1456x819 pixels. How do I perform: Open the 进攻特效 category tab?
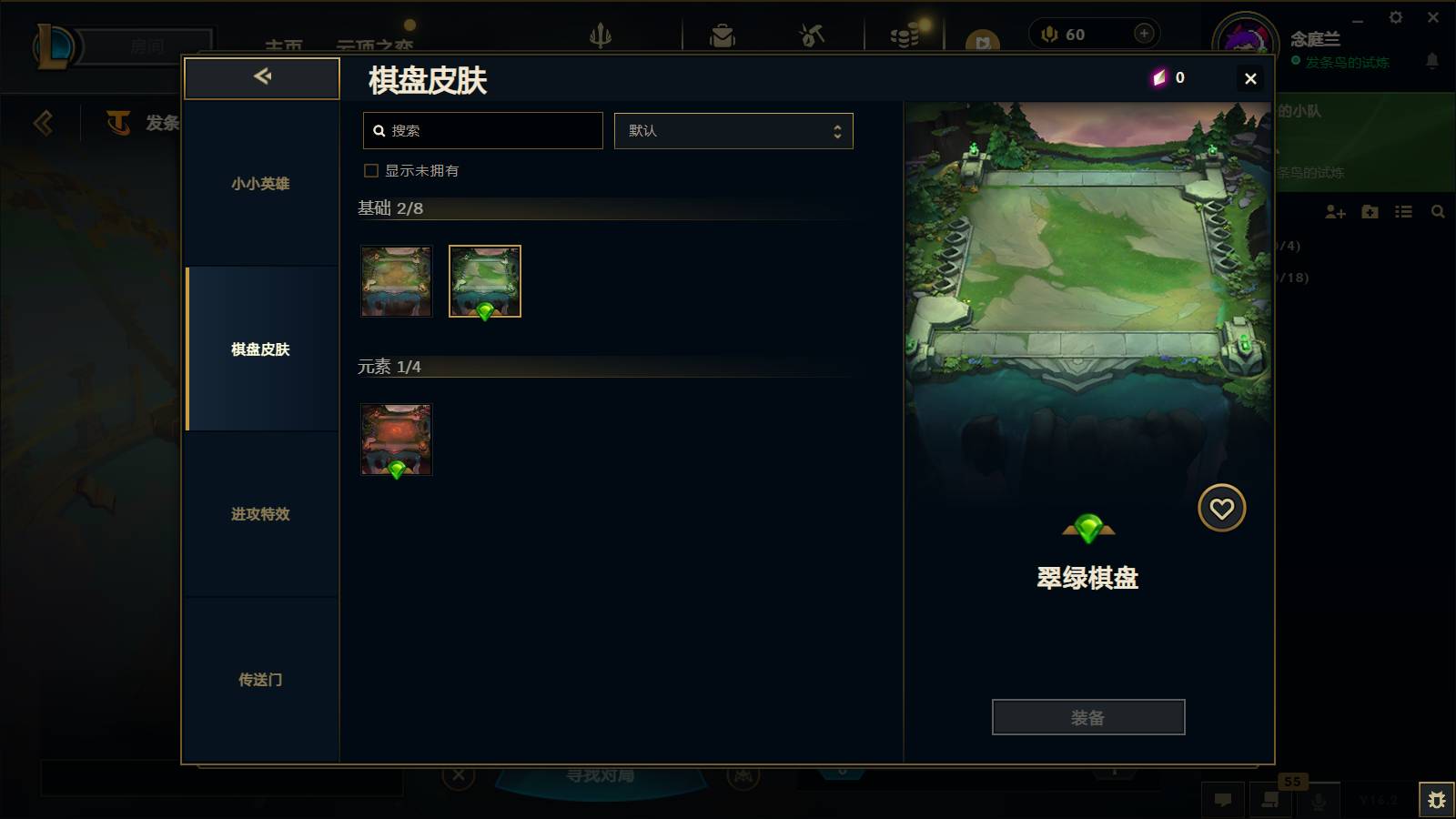(261, 514)
